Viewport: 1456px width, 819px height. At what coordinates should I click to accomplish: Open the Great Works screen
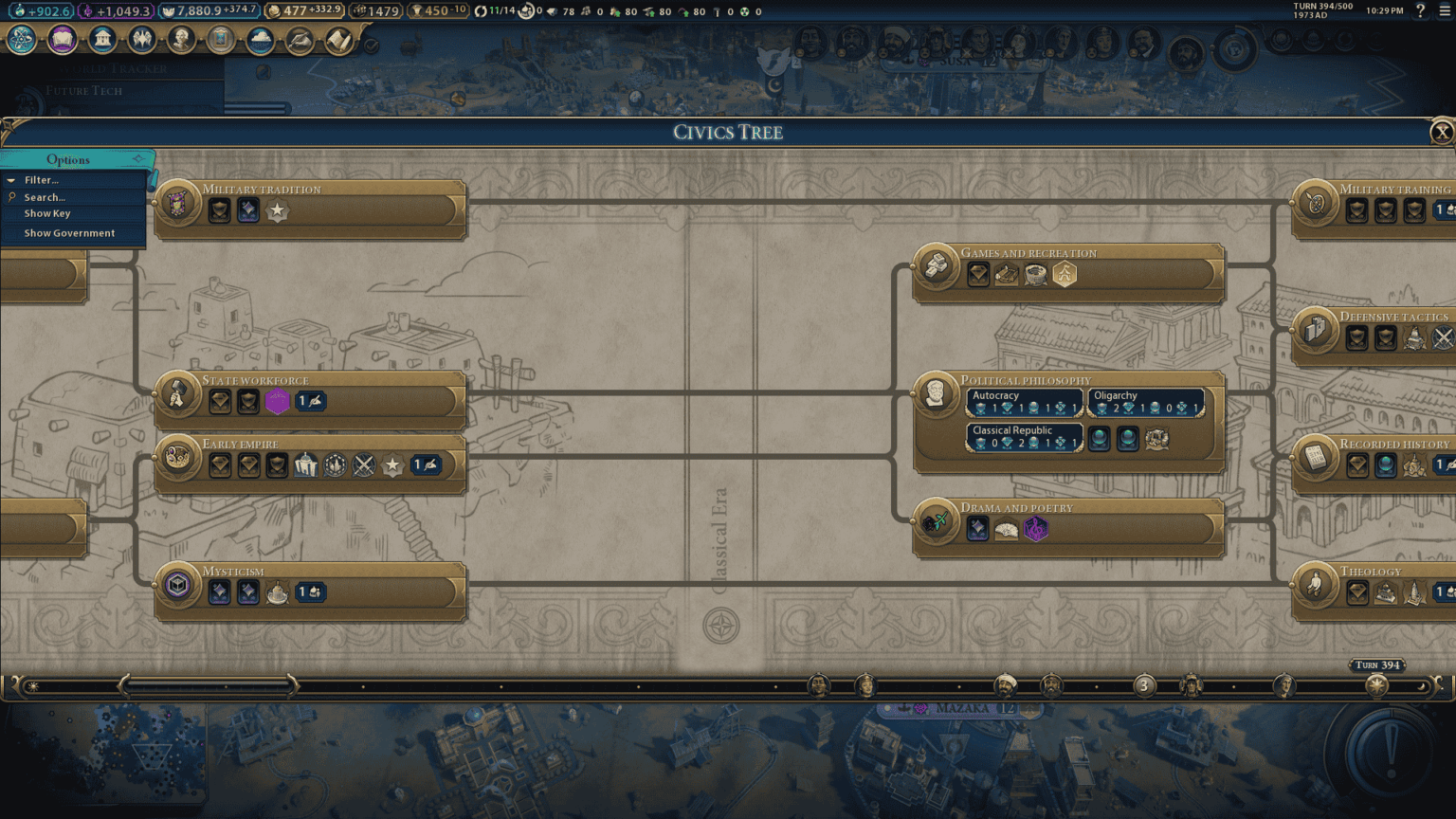pyautogui.click(x=220, y=40)
